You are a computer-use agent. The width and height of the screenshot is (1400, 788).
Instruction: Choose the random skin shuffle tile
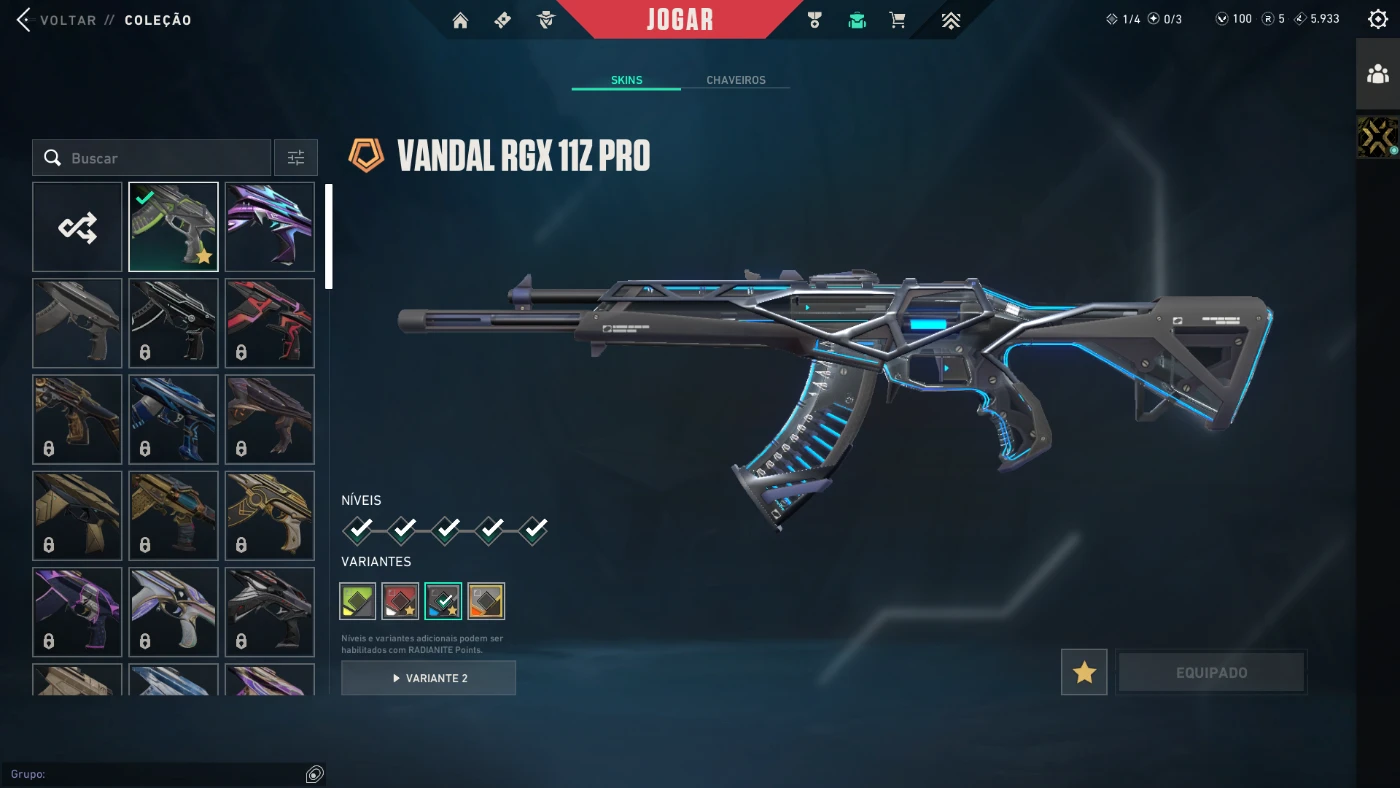pos(77,227)
